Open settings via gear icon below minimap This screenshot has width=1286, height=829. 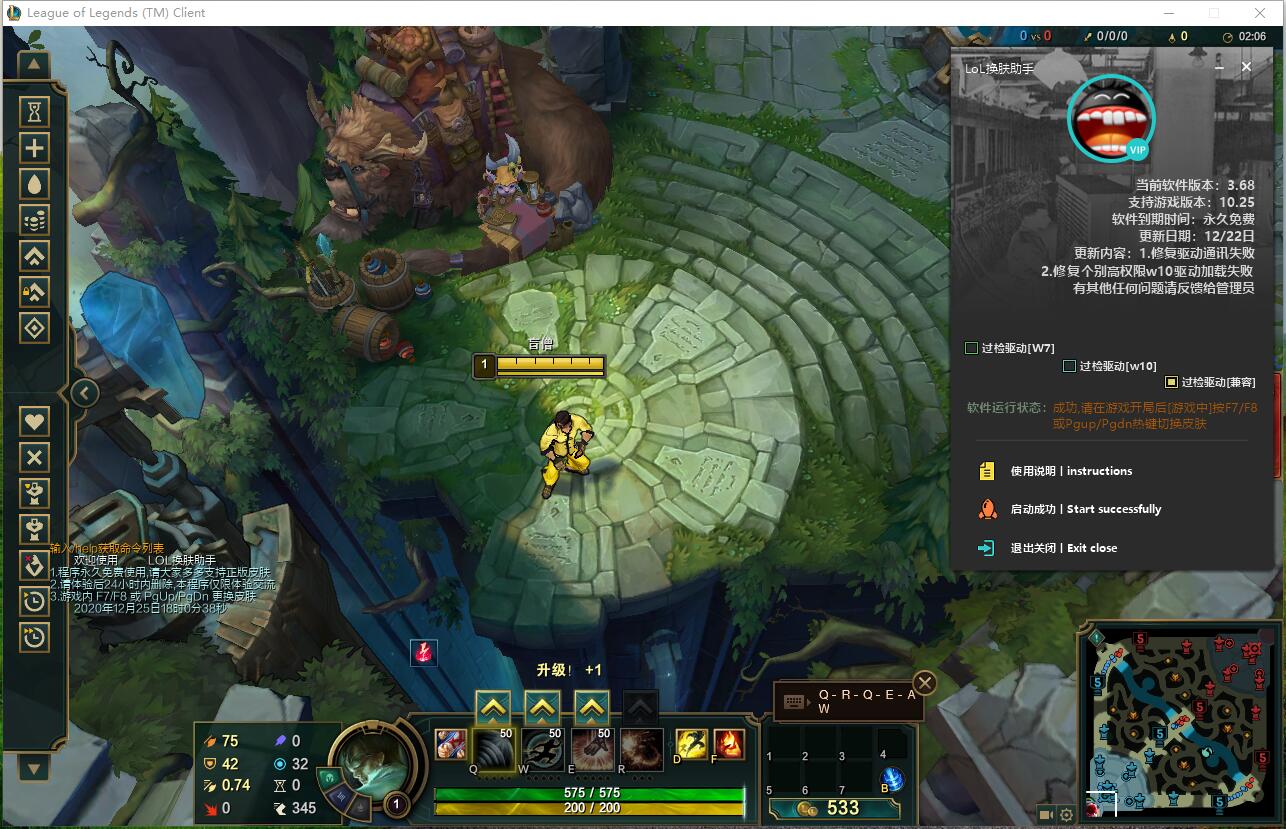(1066, 815)
